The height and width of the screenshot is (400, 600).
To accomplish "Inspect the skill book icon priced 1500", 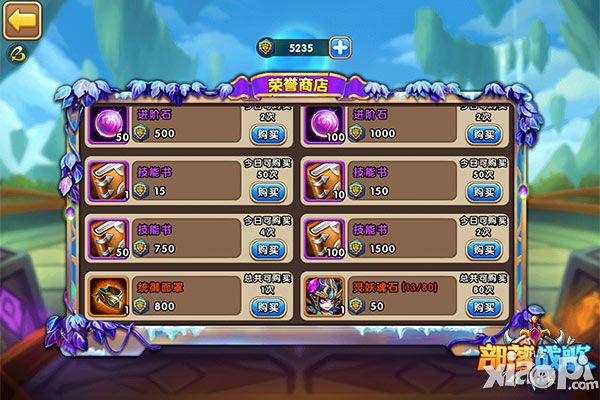I will click(x=326, y=238).
